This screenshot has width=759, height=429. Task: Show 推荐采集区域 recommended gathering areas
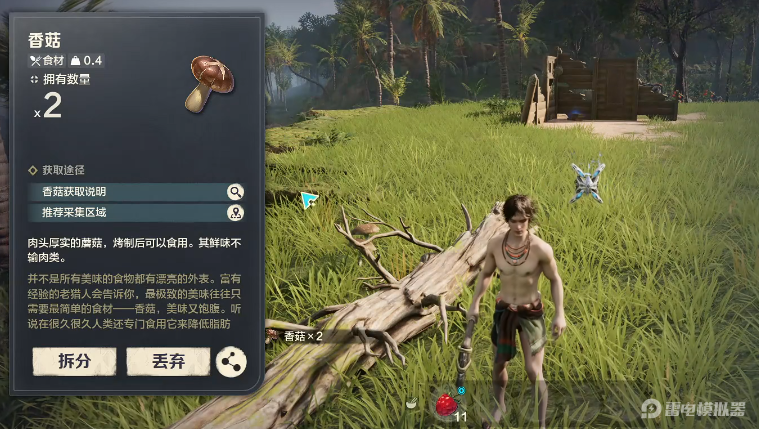click(x=136, y=212)
